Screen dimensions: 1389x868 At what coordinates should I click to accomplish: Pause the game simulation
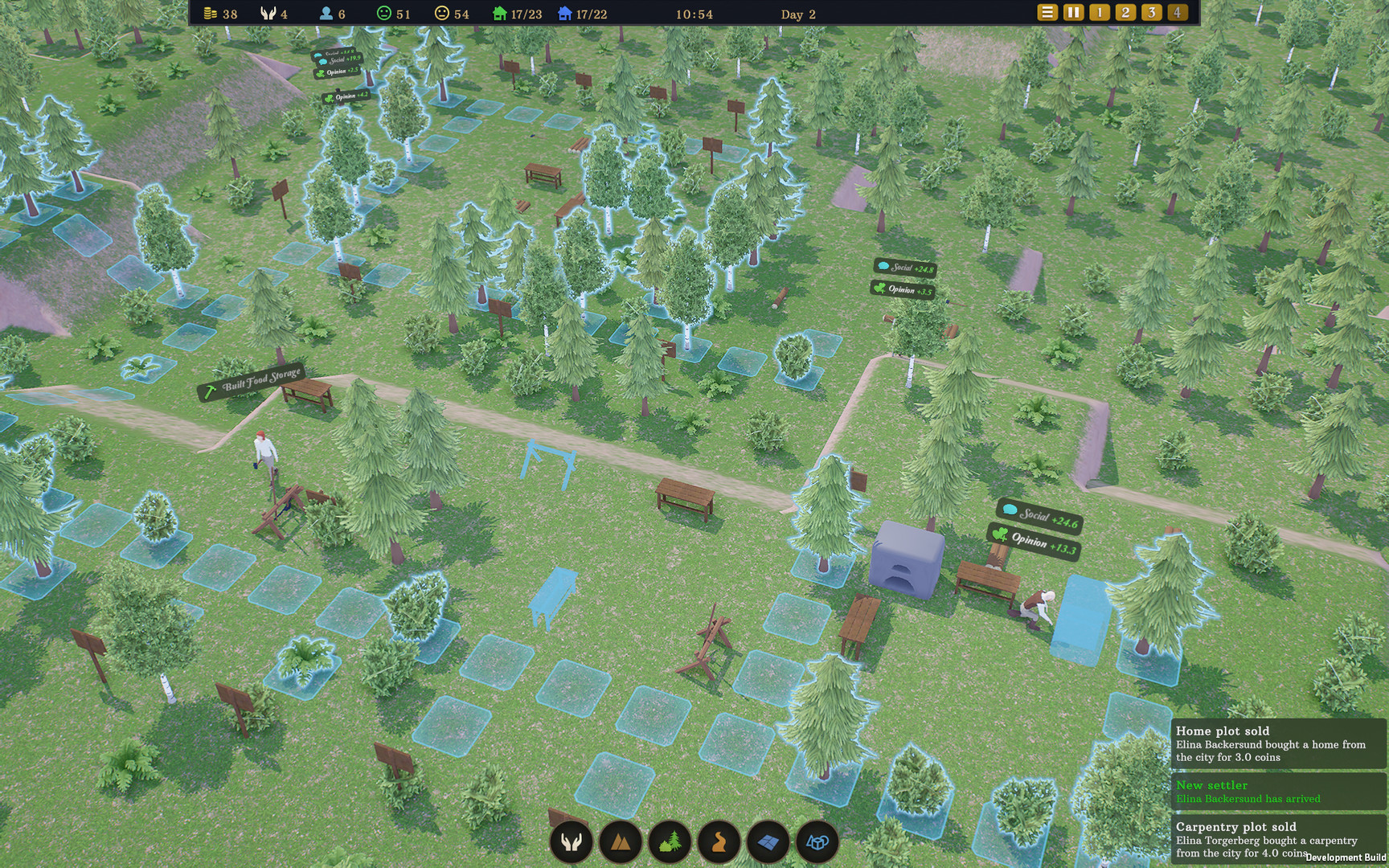[1072, 13]
